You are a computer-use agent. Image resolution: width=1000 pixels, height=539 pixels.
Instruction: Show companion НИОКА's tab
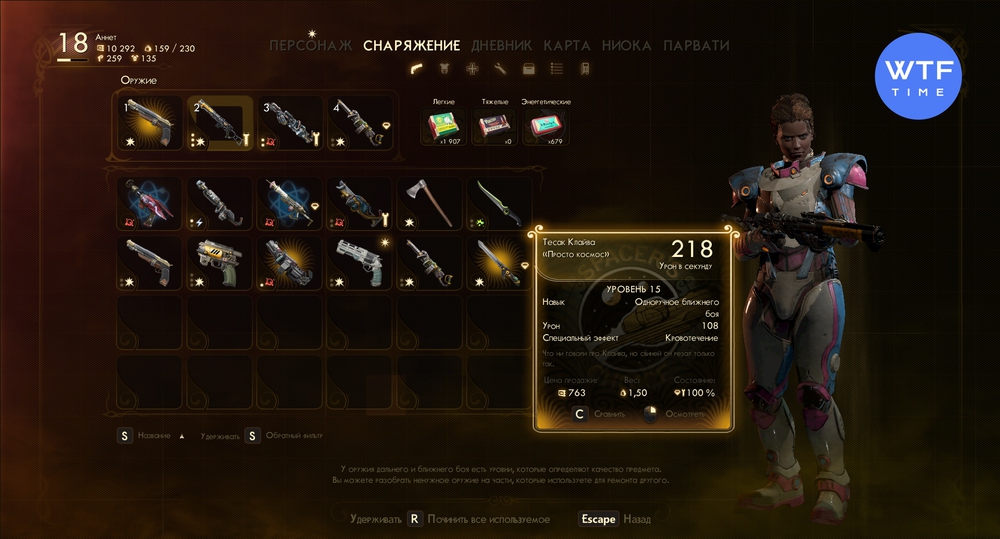(627, 45)
